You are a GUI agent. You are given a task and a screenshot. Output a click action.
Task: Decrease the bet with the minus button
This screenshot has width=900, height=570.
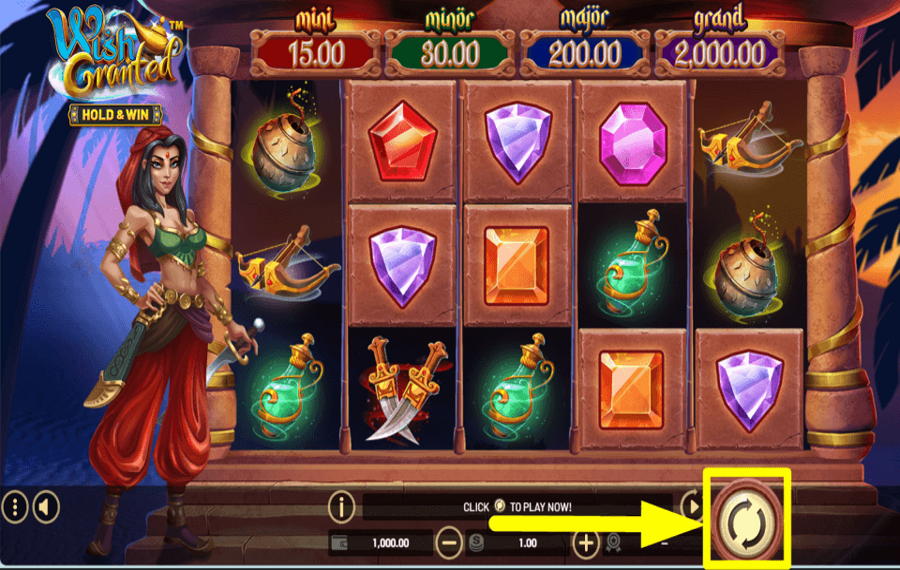450,543
